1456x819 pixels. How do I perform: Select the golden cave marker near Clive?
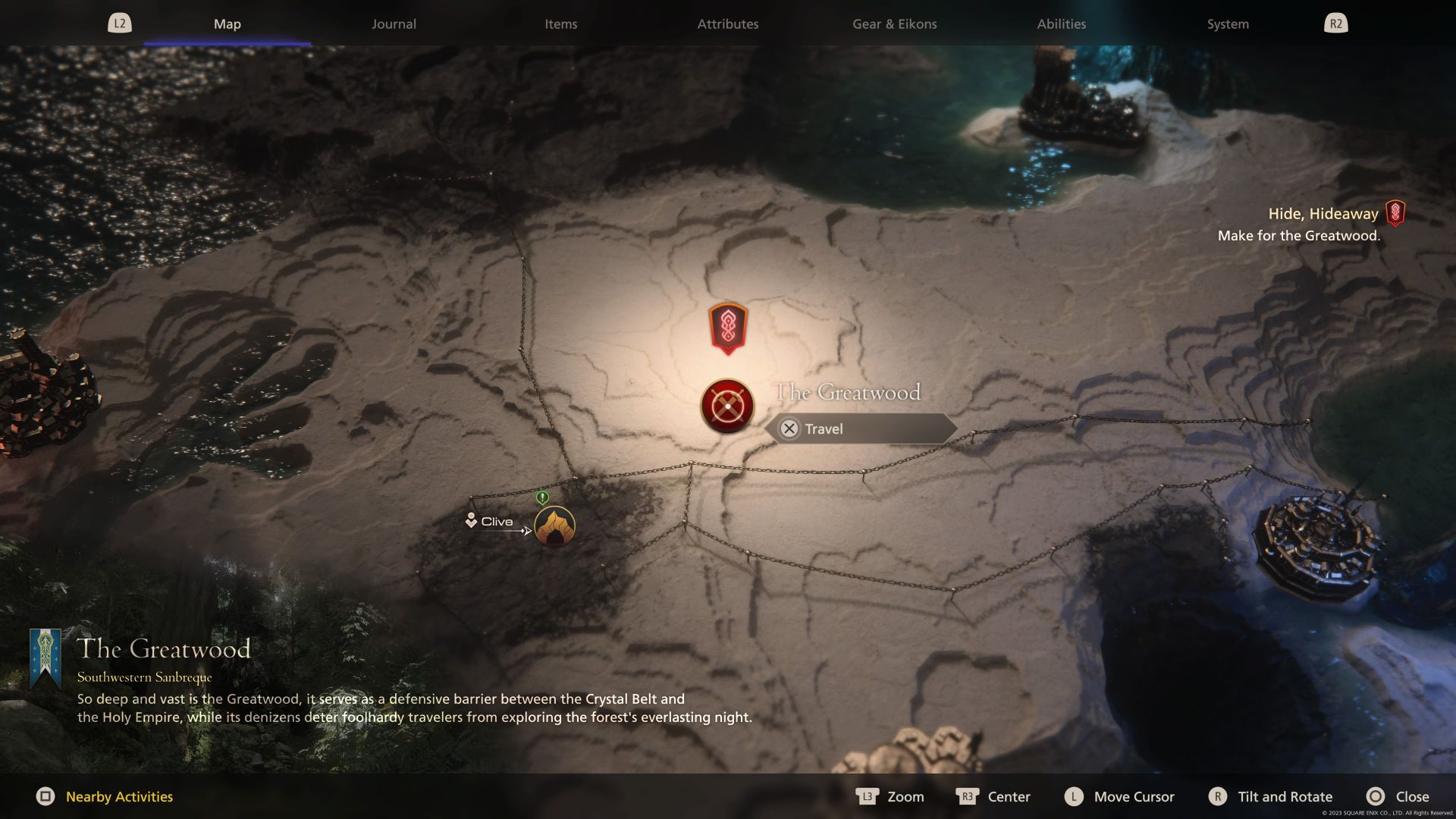[x=554, y=526]
